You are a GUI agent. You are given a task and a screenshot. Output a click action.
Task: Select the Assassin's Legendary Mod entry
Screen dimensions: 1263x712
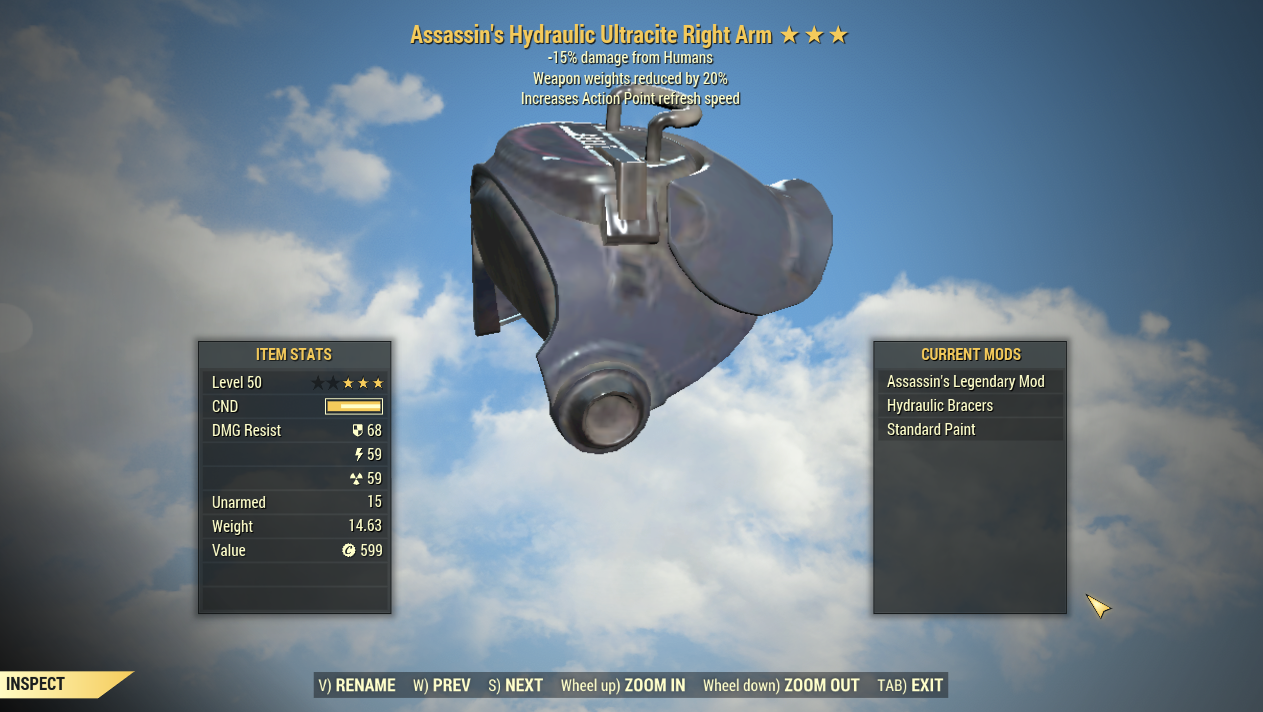pyautogui.click(x=966, y=382)
